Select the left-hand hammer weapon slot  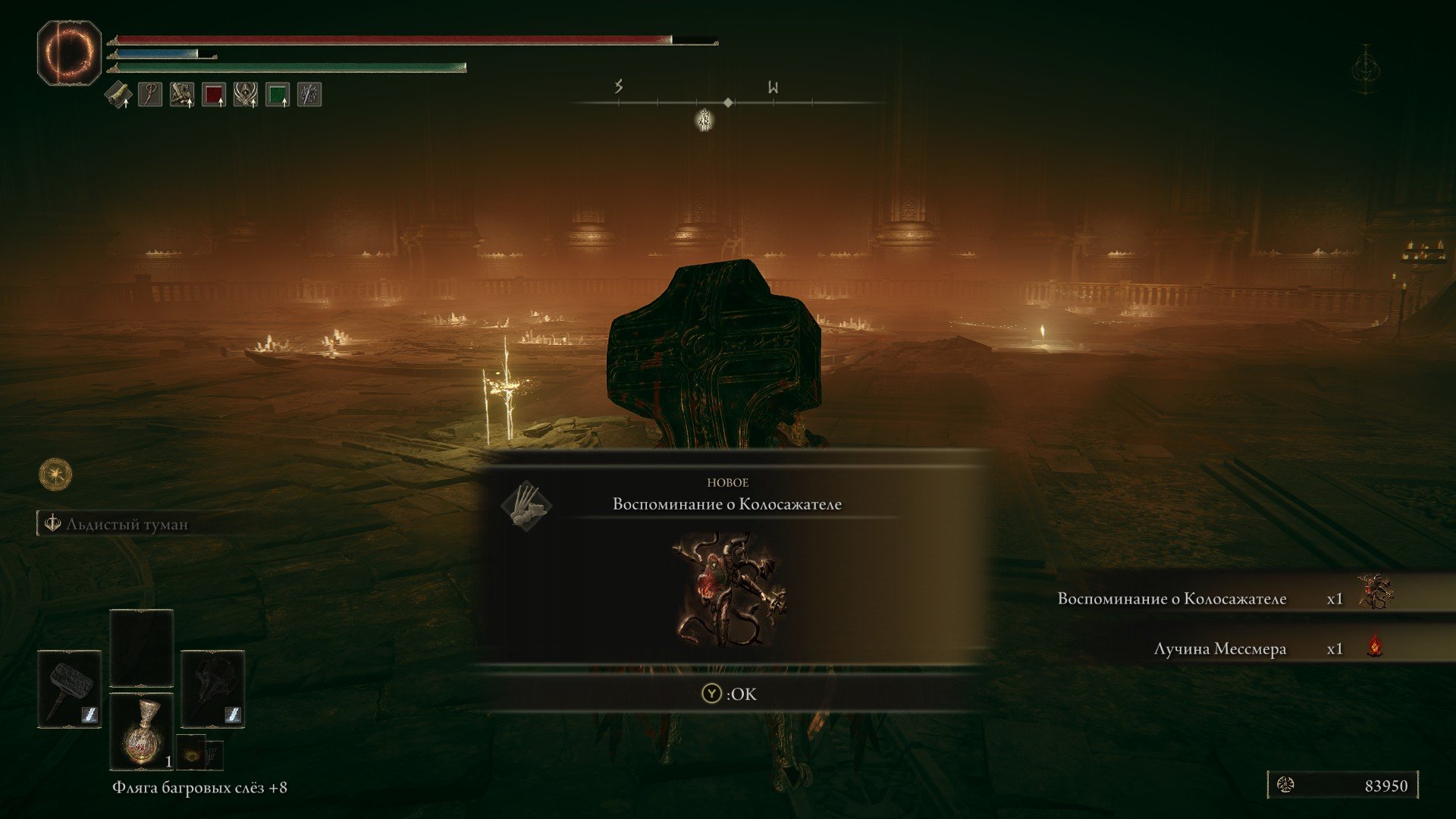coord(69,689)
